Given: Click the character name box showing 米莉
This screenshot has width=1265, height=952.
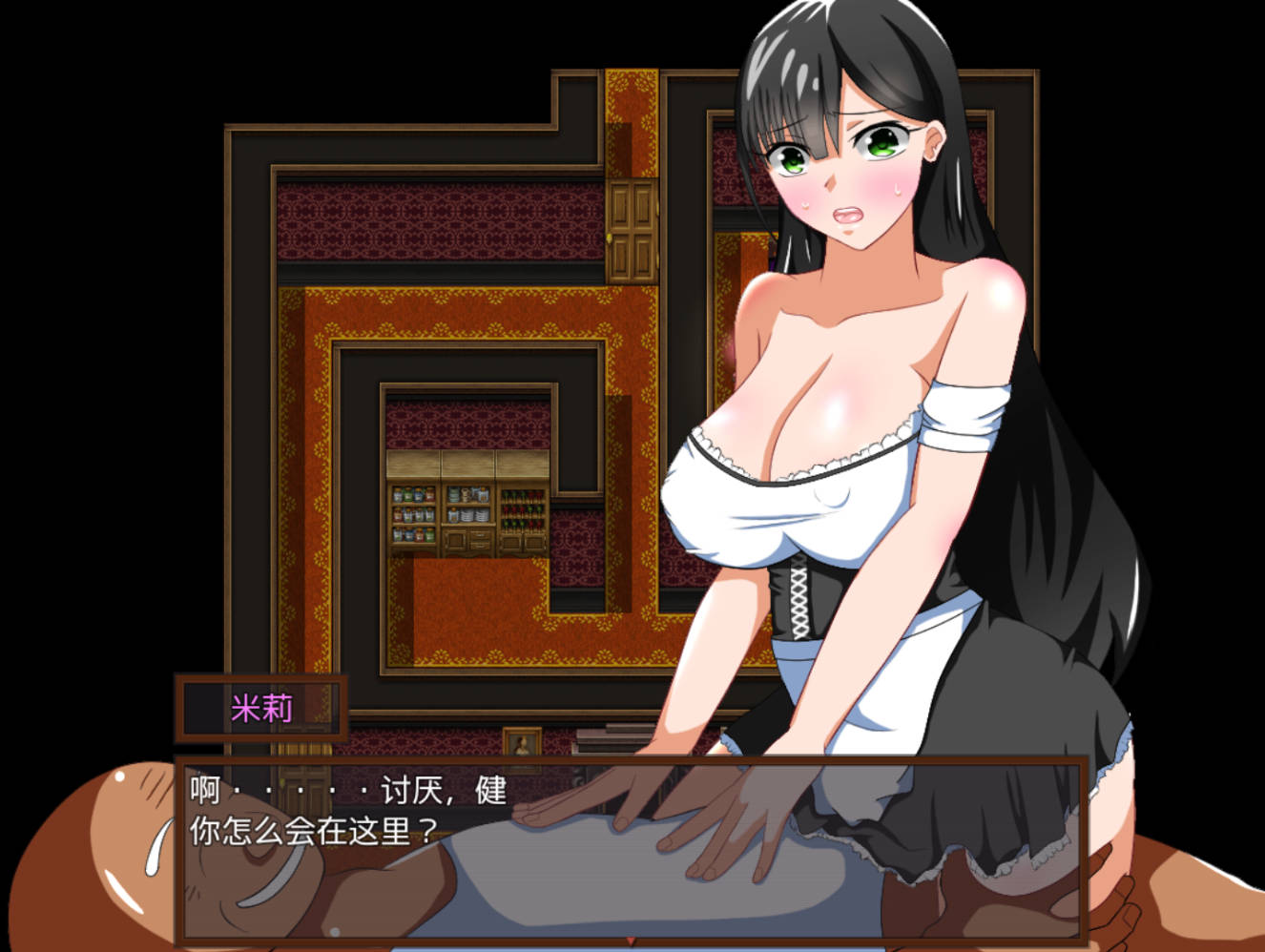Looking at the screenshot, I should click(262, 706).
